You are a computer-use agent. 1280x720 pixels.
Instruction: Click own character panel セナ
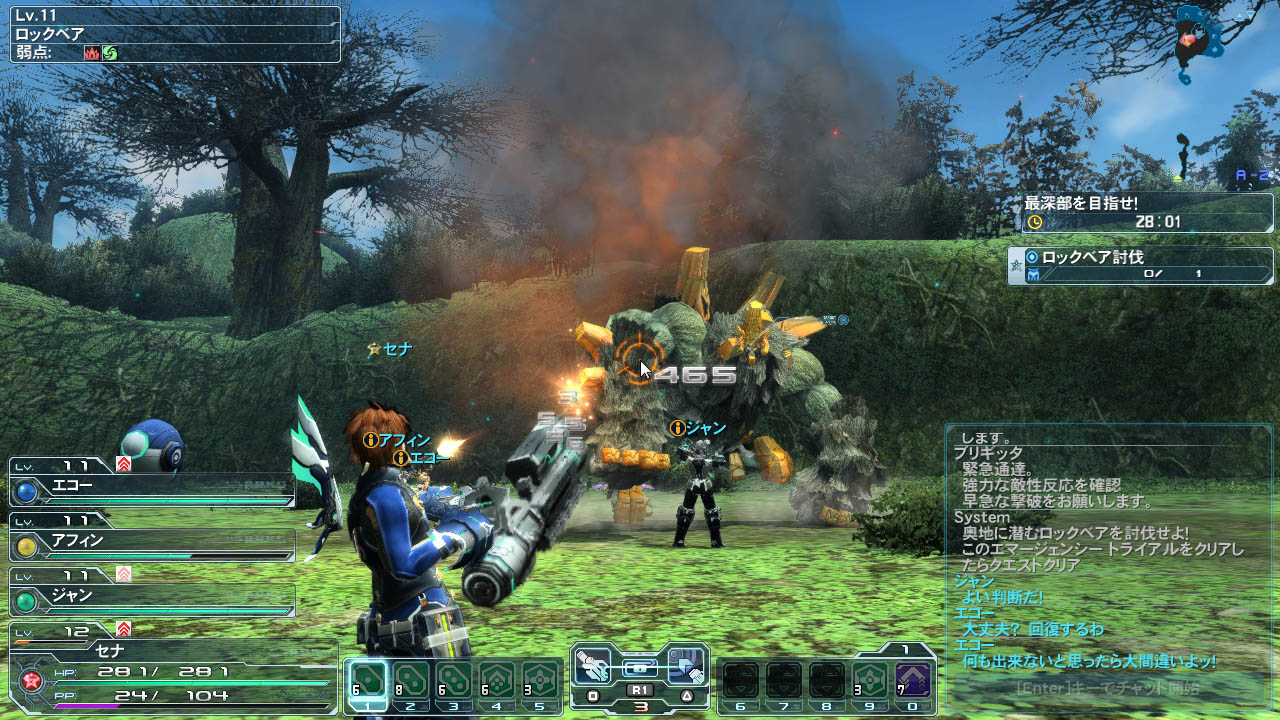170,670
